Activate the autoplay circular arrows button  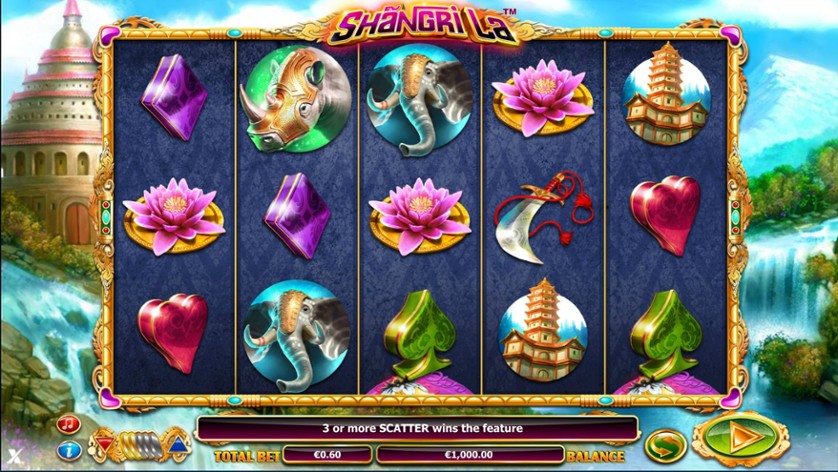click(x=665, y=443)
